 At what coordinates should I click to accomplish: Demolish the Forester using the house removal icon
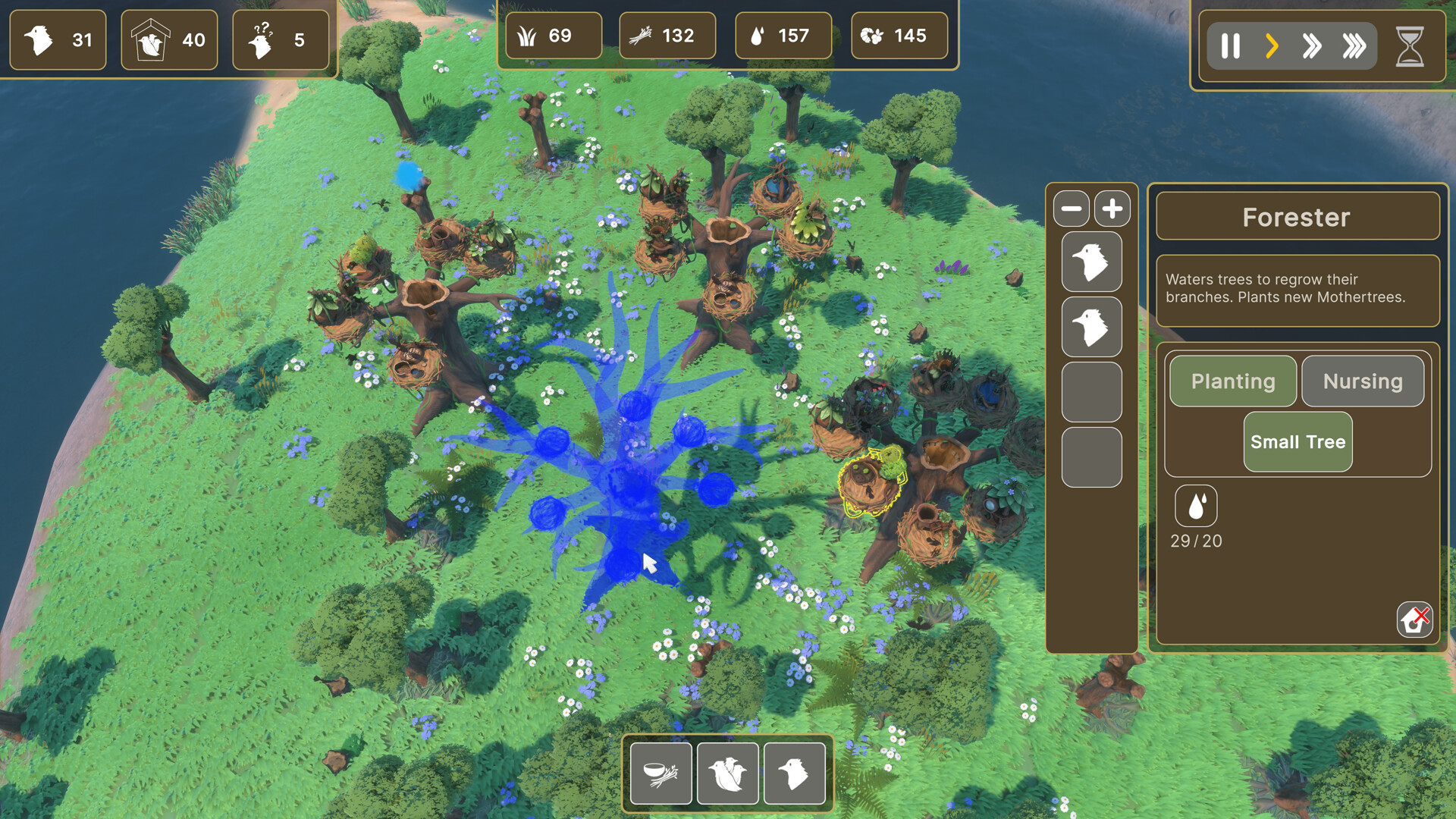[1414, 620]
